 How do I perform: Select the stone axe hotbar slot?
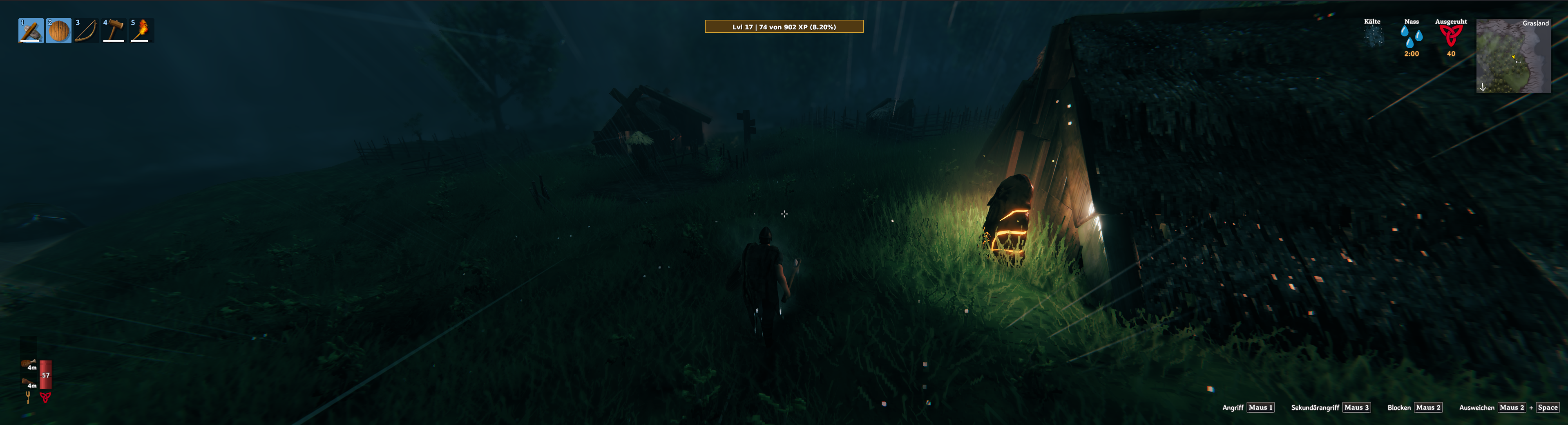(30, 30)
